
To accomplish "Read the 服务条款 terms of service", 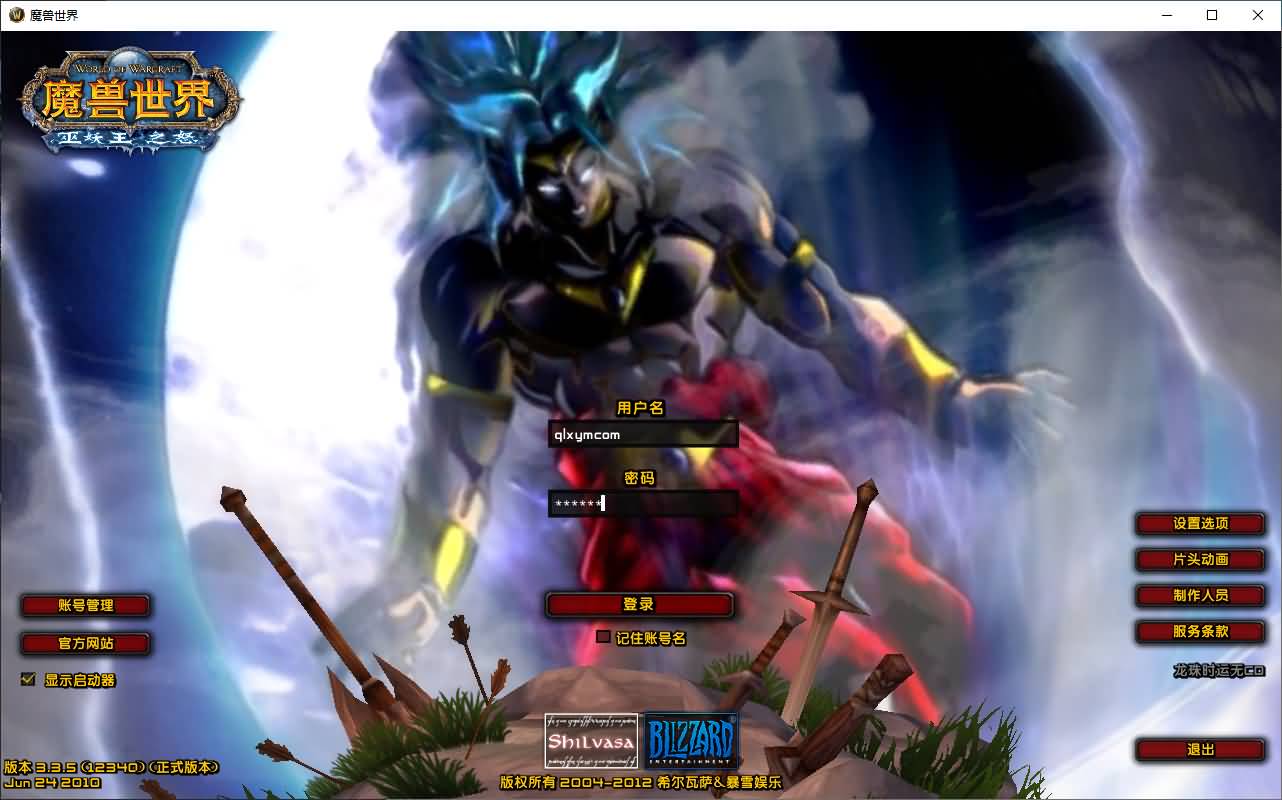I will 1200,632.
